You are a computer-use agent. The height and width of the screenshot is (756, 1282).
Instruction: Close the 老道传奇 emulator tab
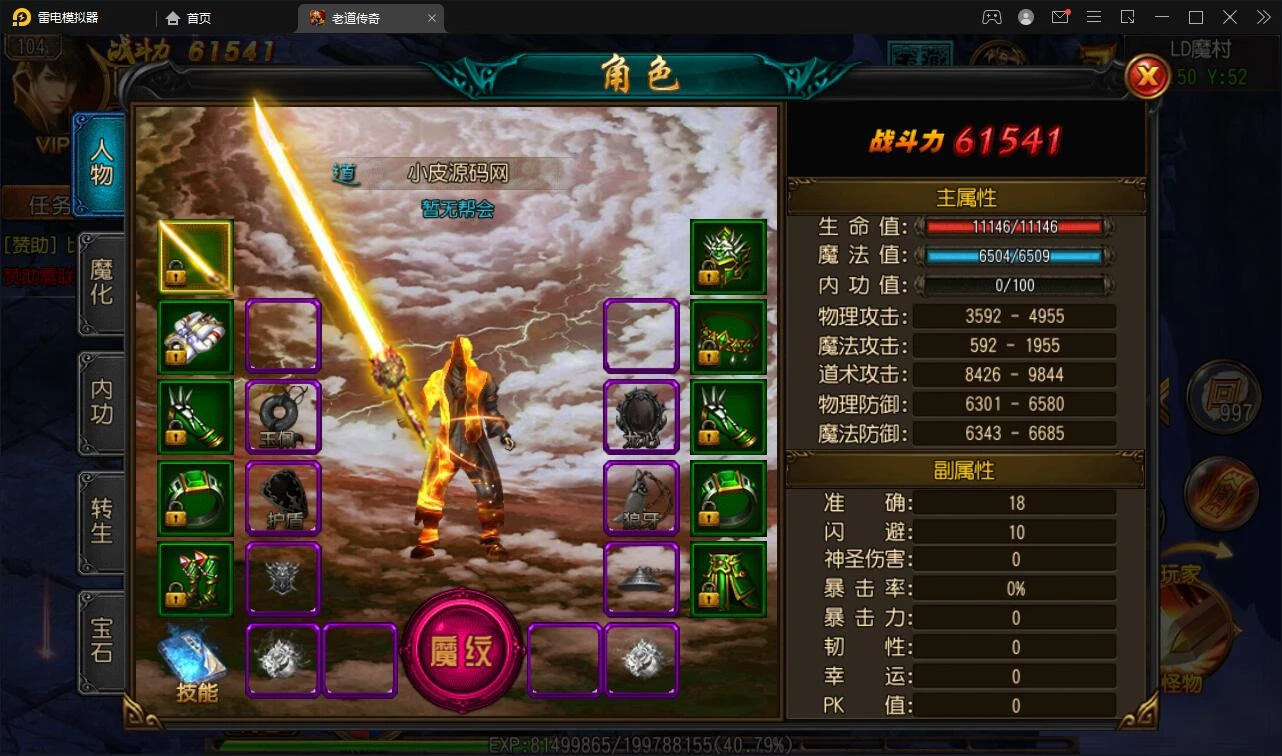coord(432,18)
